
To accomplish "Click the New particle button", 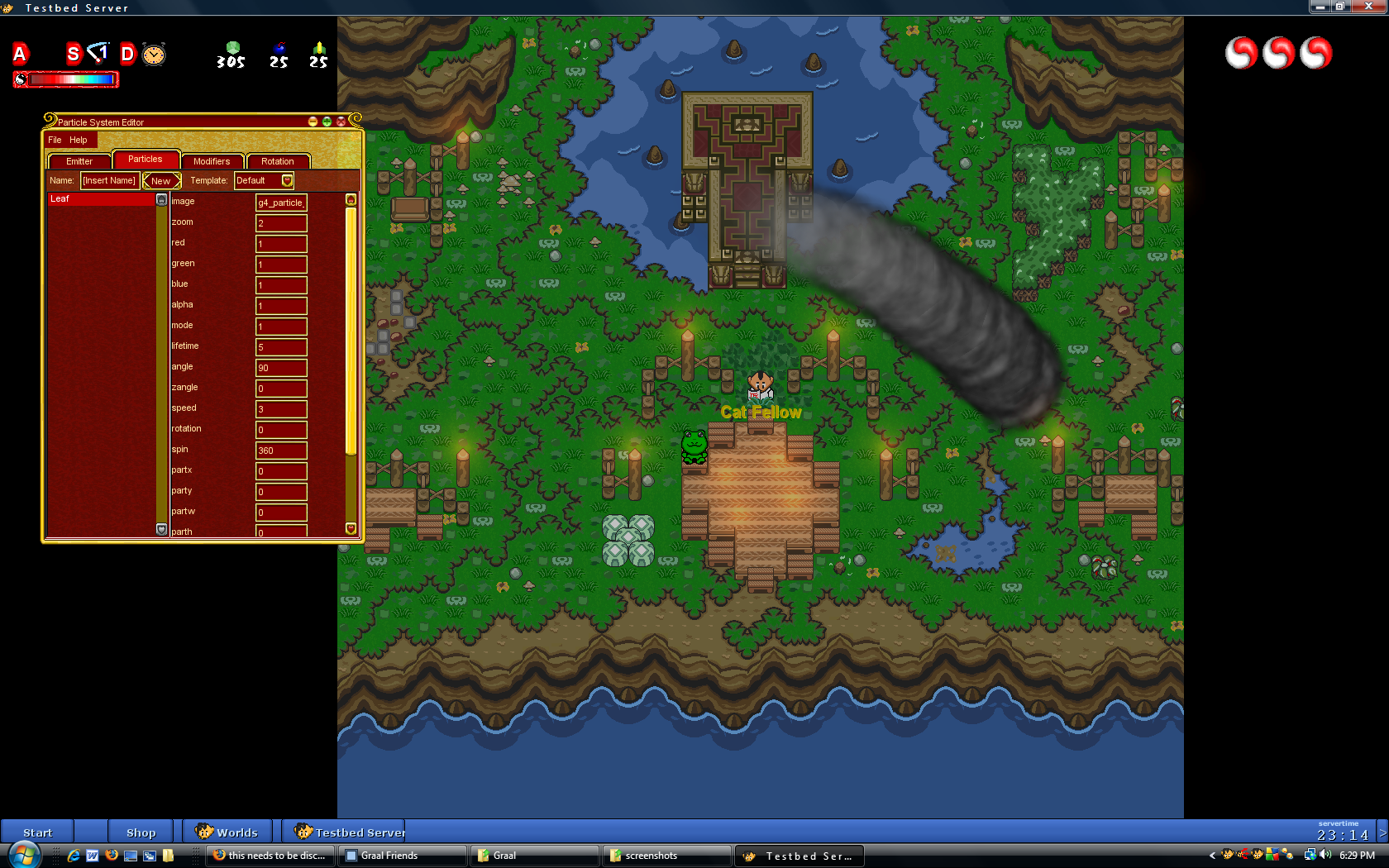I will (x=161, y=181).
